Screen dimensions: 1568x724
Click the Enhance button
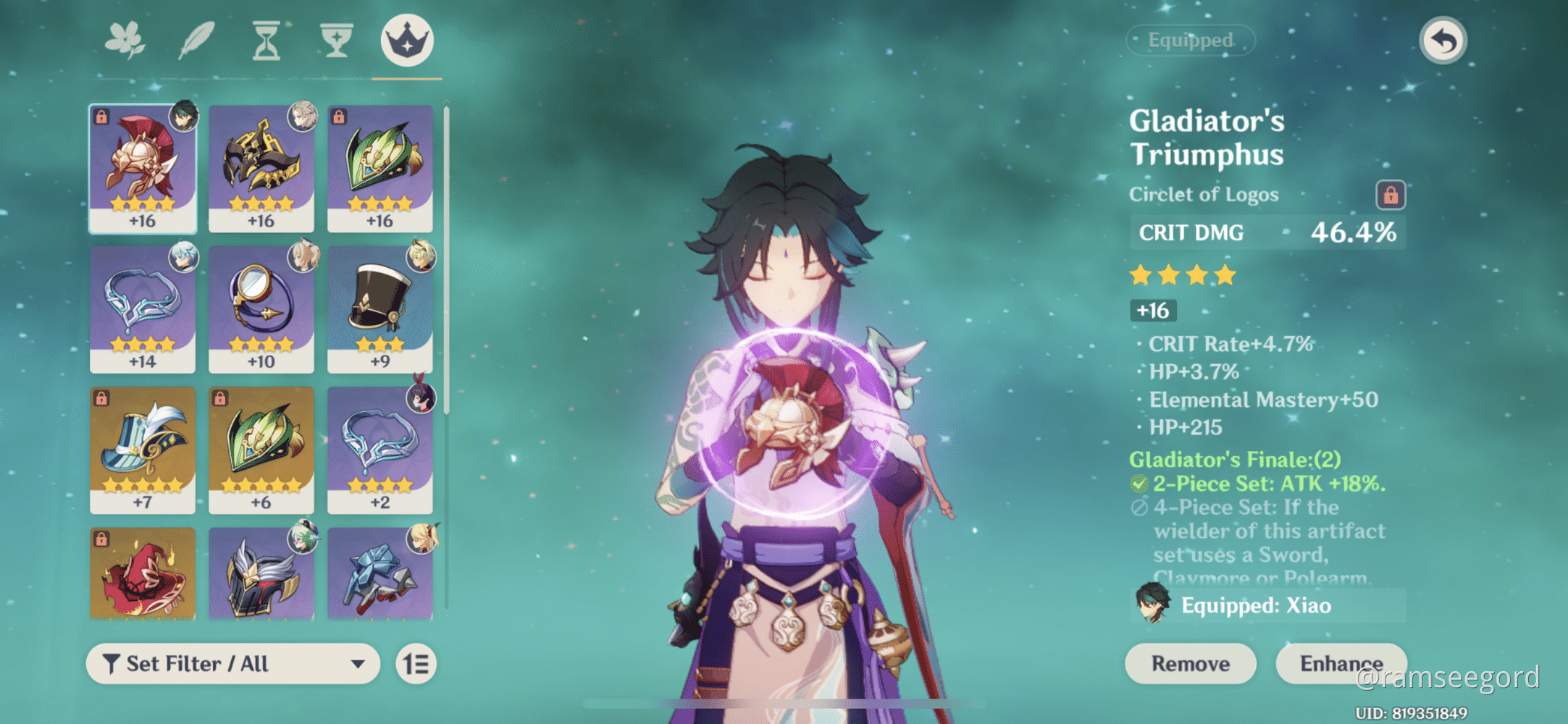pos(1341,663)
